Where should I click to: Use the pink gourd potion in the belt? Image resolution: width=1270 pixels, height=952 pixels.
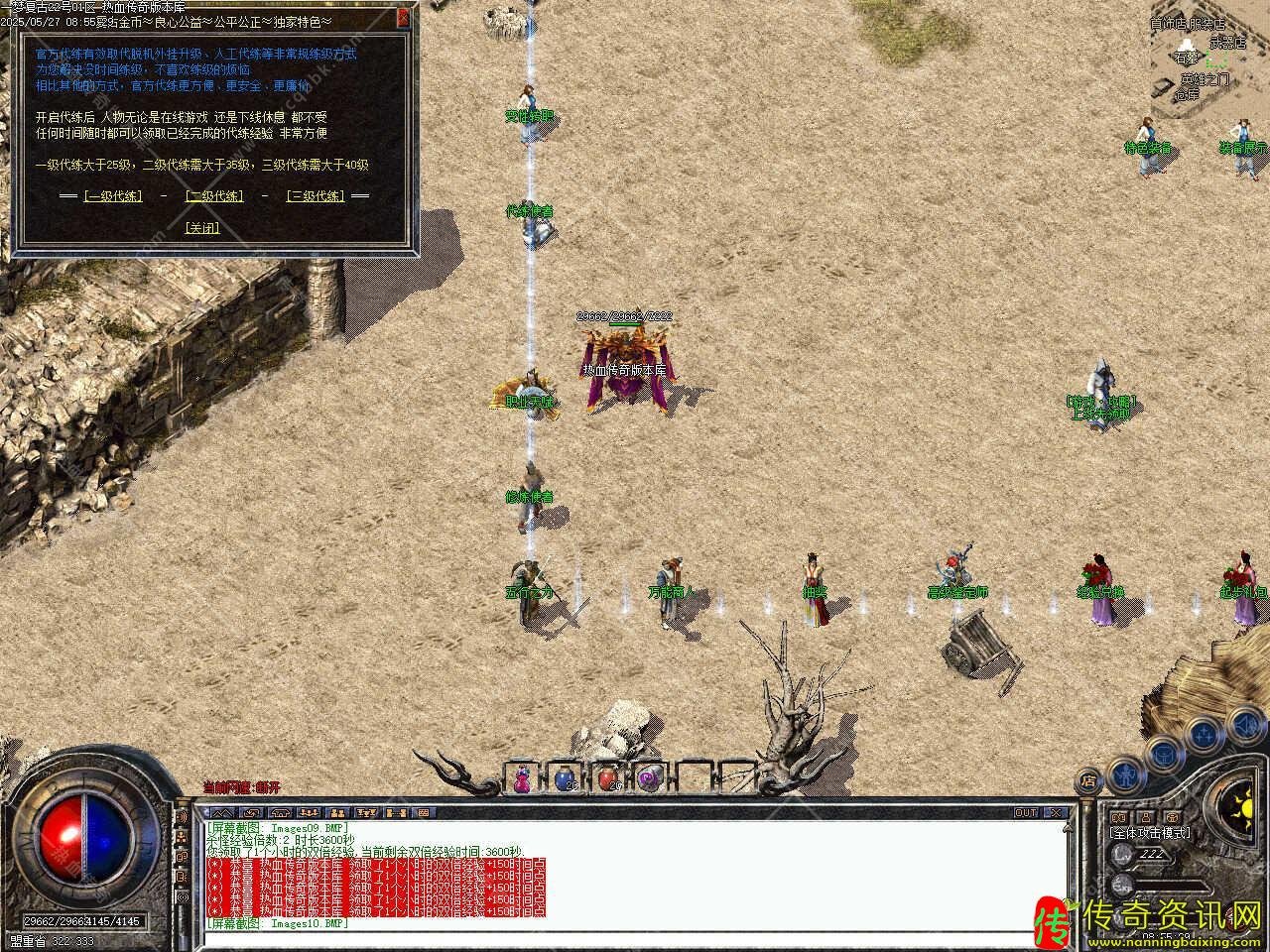click(x=522, y=779)
